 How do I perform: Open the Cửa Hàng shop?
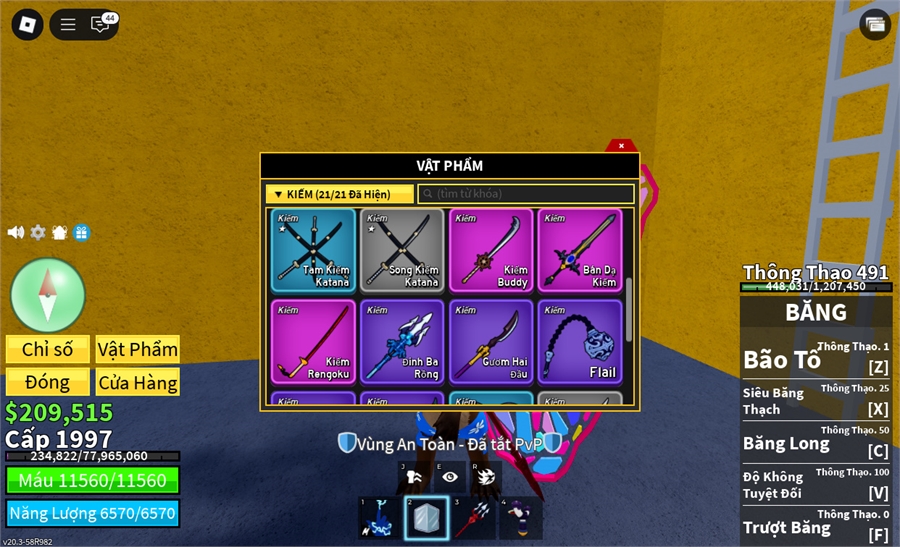click(x=138, y=382)
